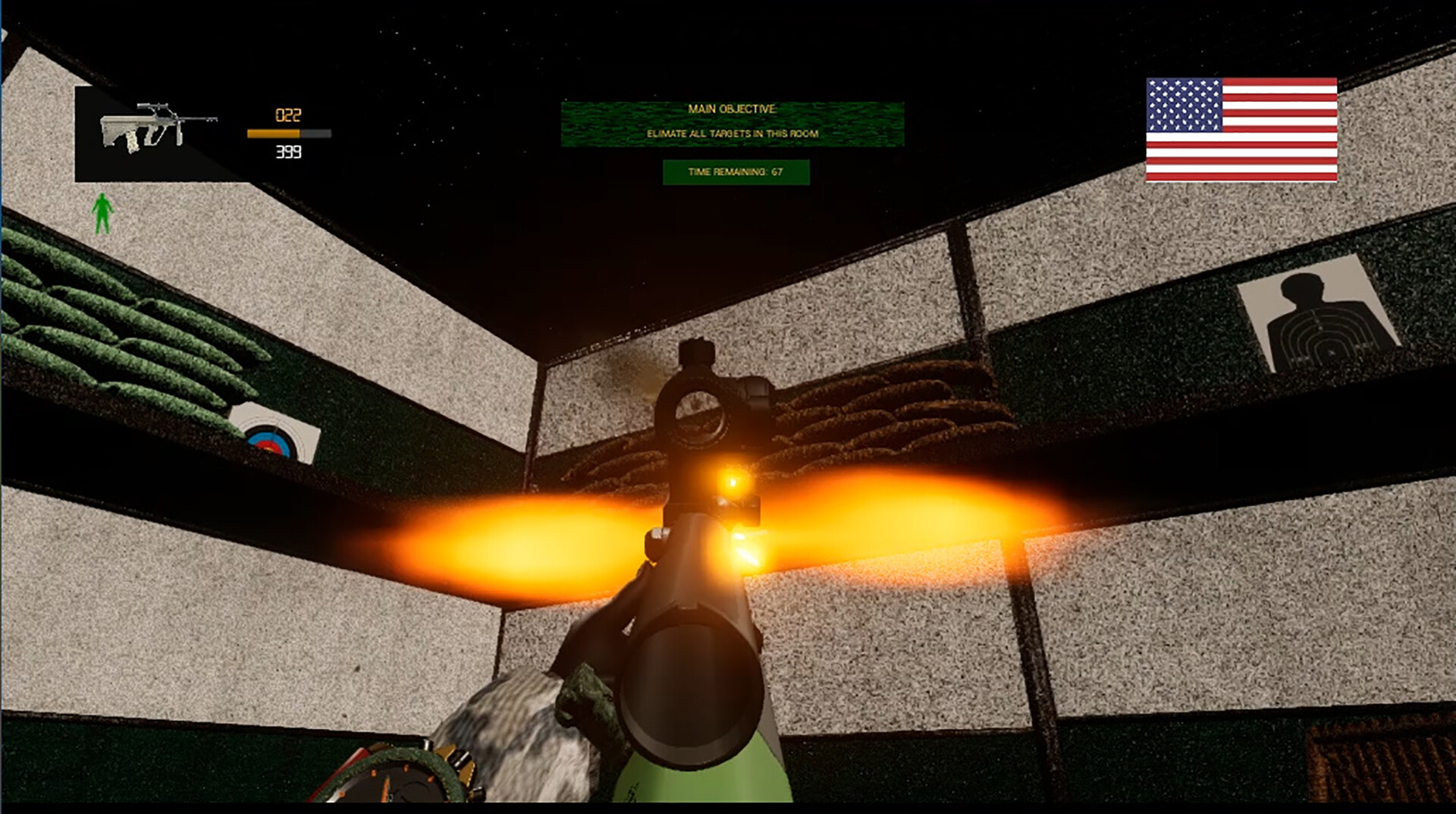Collapse the TIME REMAINING display

[736, 173]
